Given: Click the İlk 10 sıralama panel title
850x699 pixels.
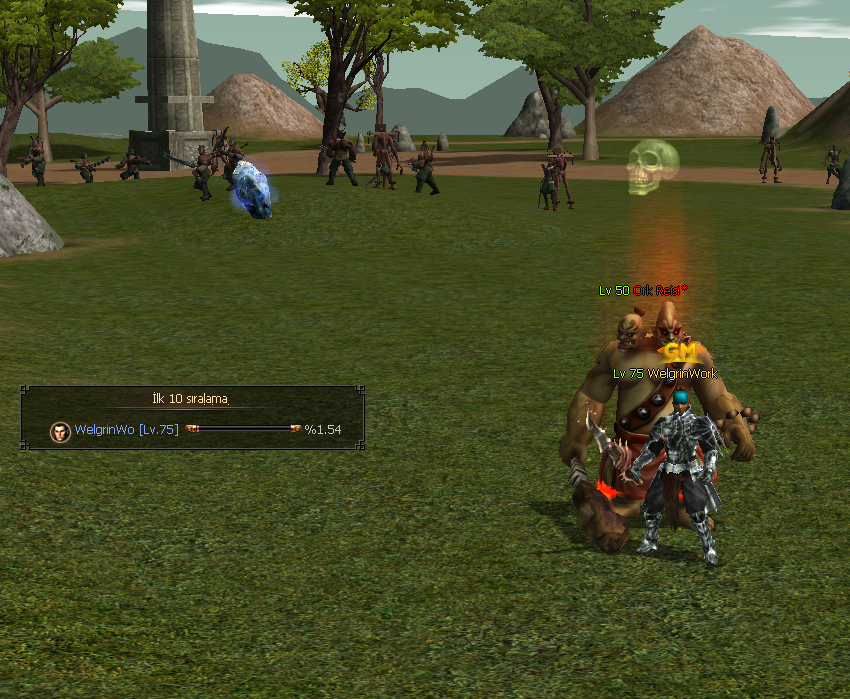Looking at the screenshot, I should point(190,399).
